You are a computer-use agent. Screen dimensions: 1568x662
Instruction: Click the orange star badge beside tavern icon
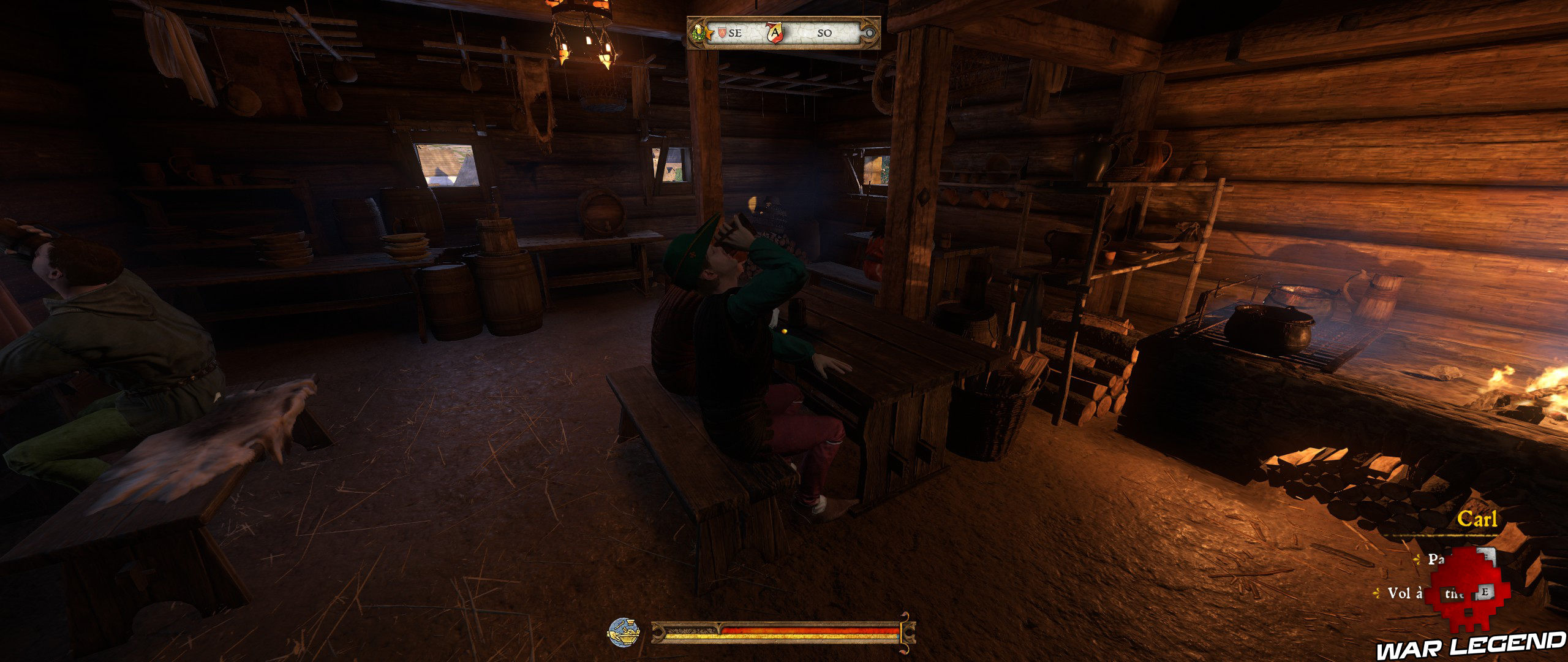tap(709, 32)
